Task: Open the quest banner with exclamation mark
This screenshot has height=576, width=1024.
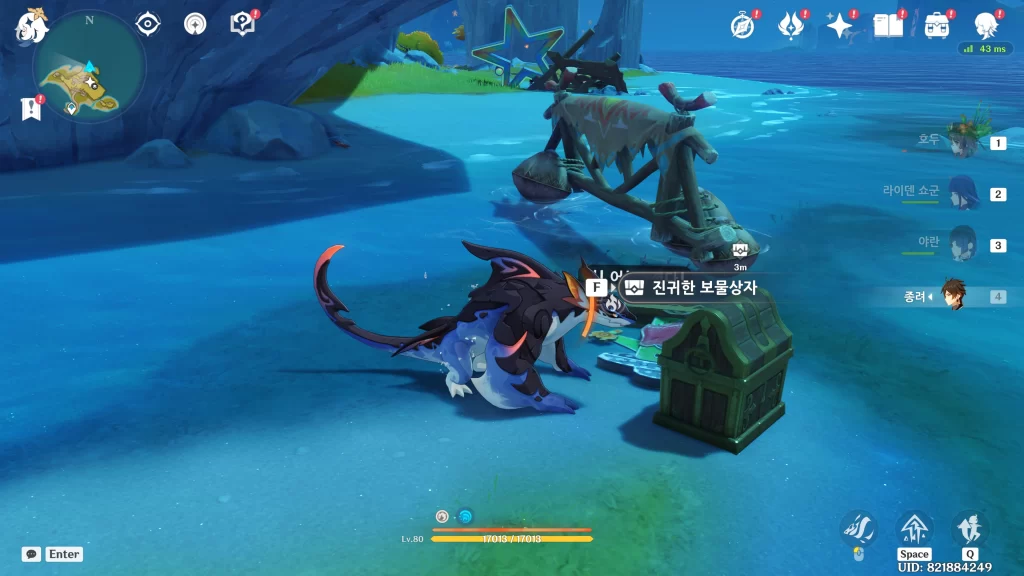Action: pyautogui.click(x=30, y=108)
